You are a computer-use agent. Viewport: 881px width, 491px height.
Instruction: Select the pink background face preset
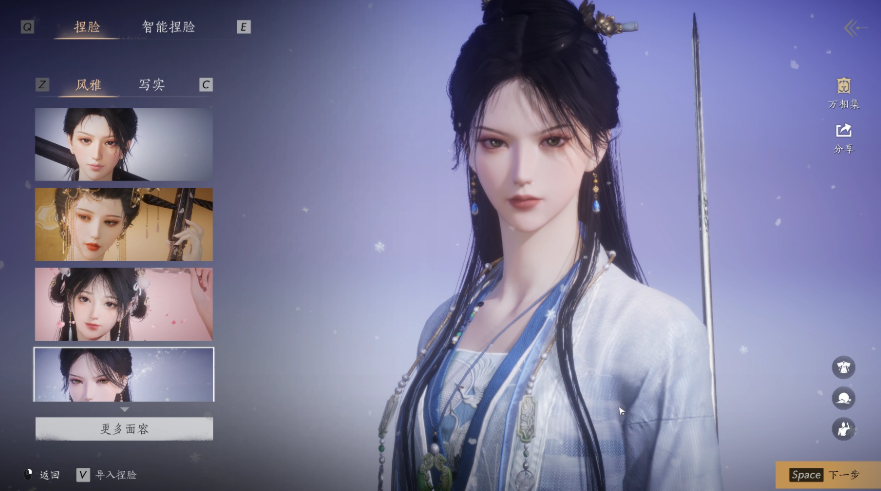124,303
